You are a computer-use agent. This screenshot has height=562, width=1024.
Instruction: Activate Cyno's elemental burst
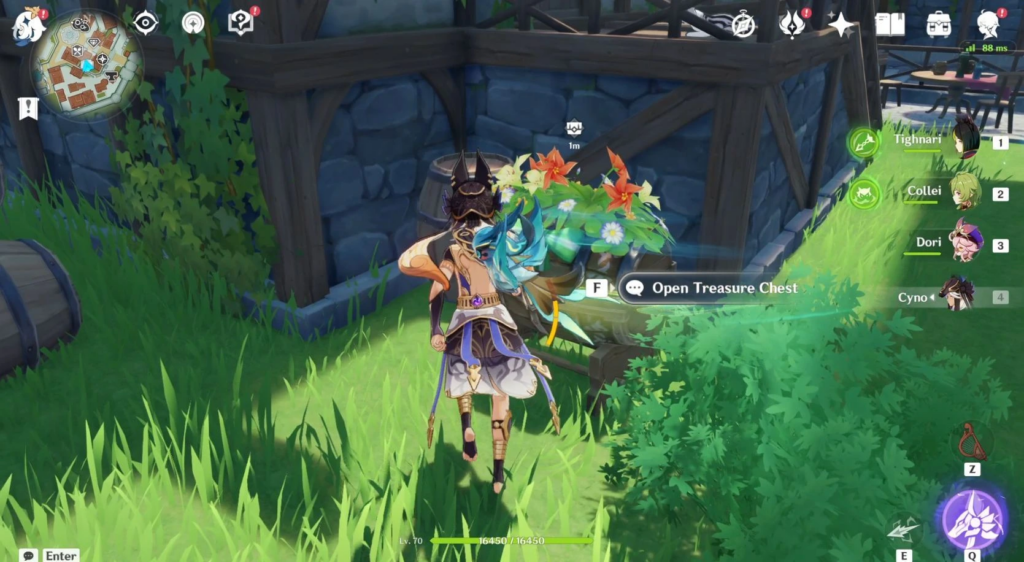(971, 519)
